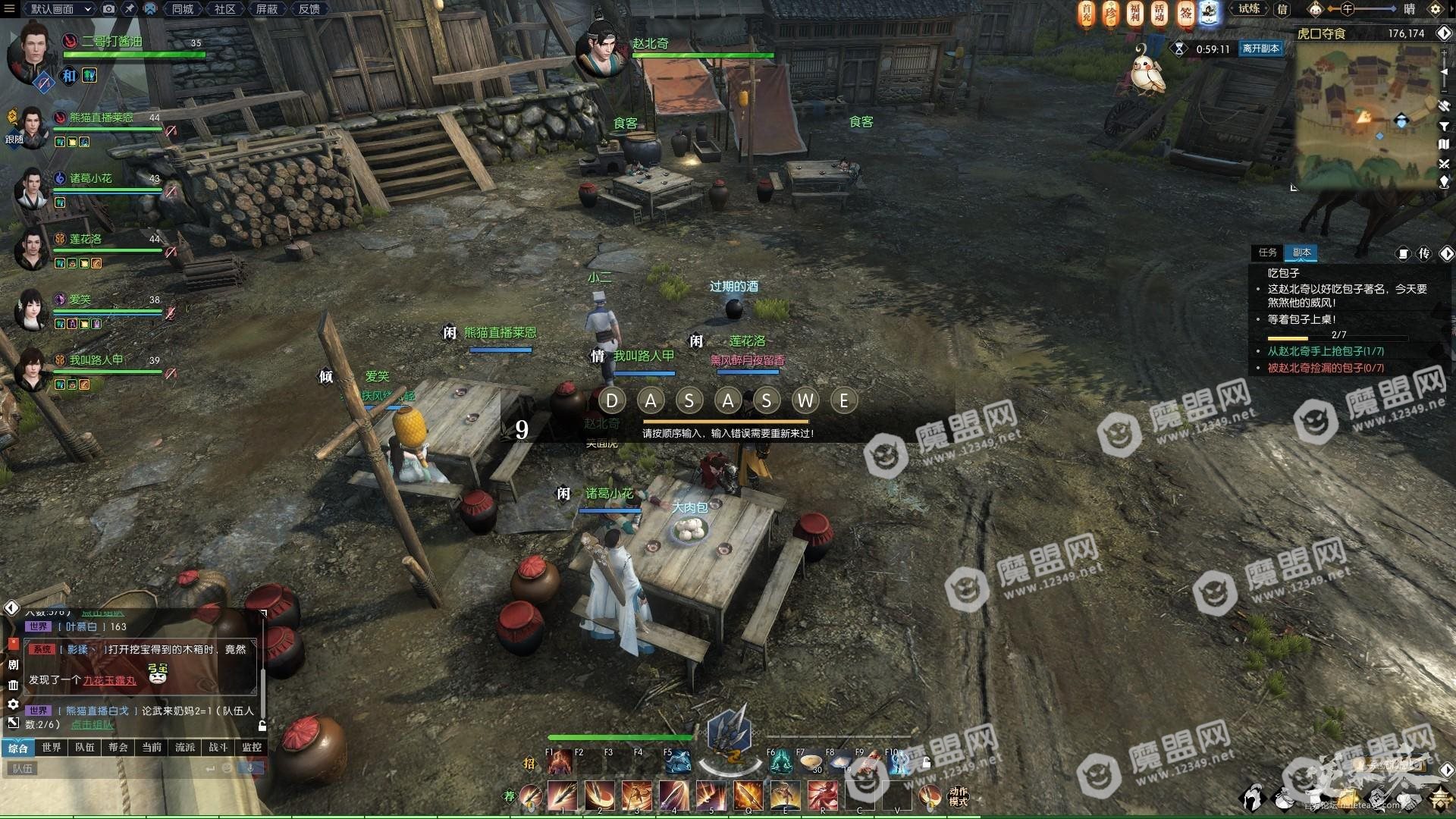Click the 点击组队 join-team link
1456x819 pixels.
93,725
